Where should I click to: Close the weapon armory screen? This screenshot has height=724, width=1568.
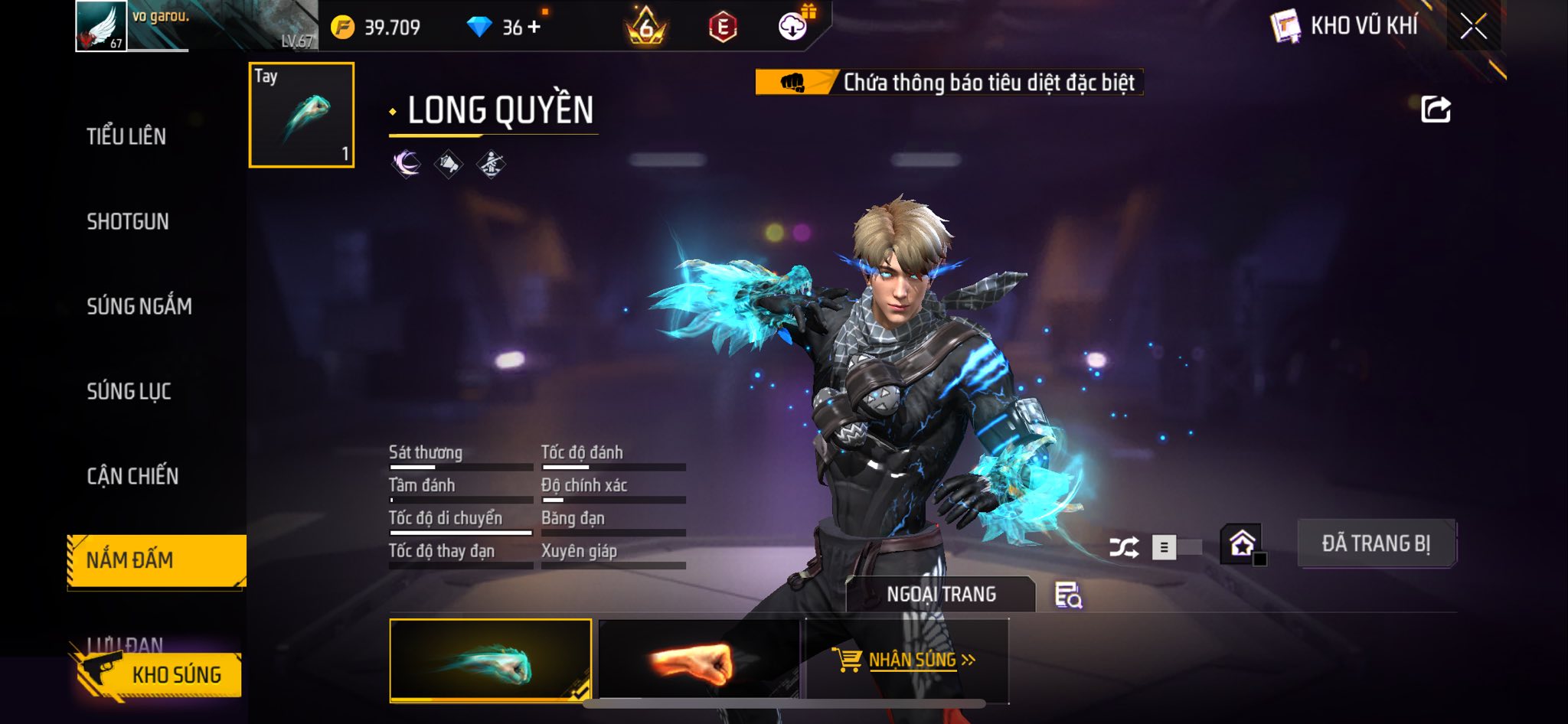(1473, 27)
